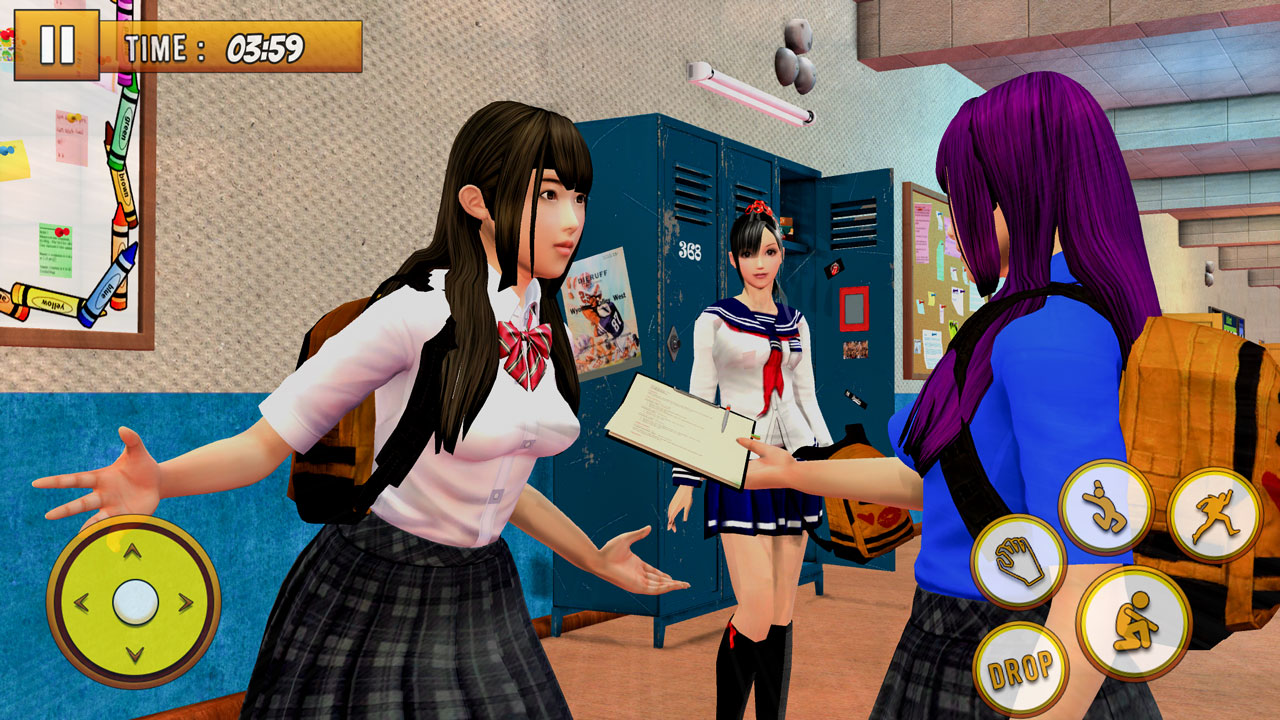This screenshot has height=720, width=1280.
Task: Tap the joystick's down arrow
Action: tap(134, 655)
